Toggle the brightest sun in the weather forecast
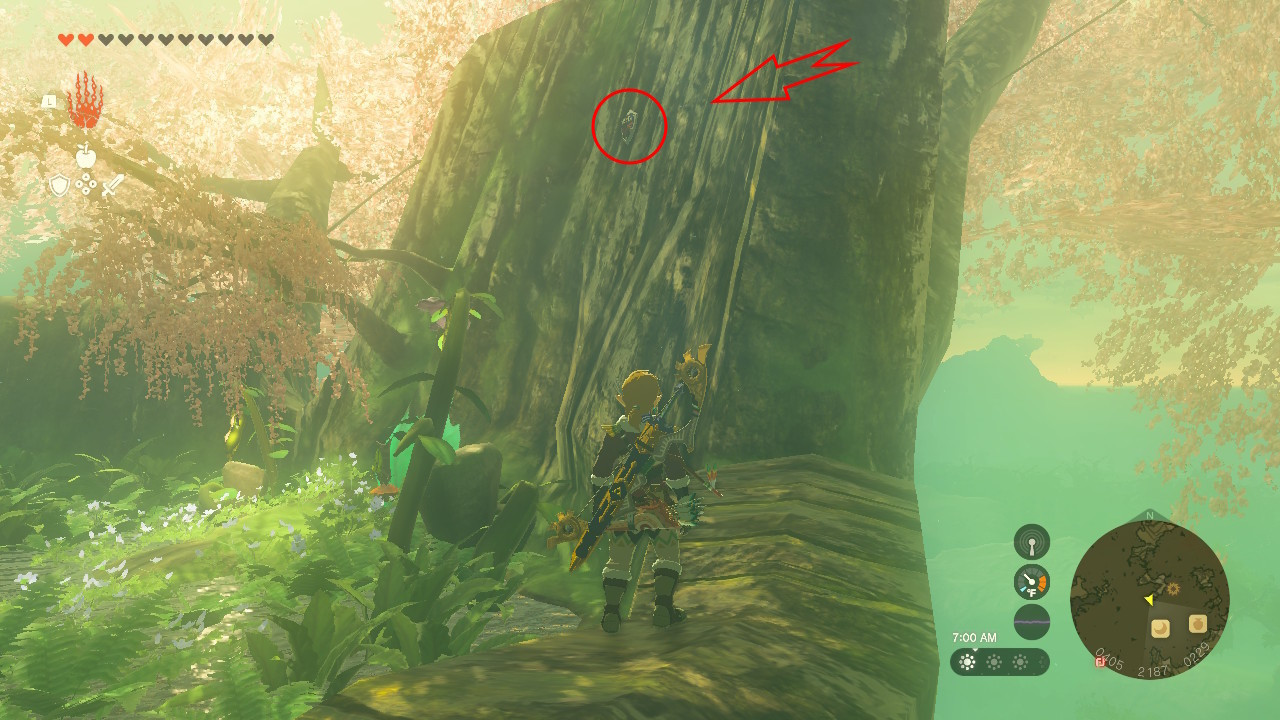Image resolution: width=1280 pixels, height=720 pixels. pyautogui.click(x=966, y=661)
